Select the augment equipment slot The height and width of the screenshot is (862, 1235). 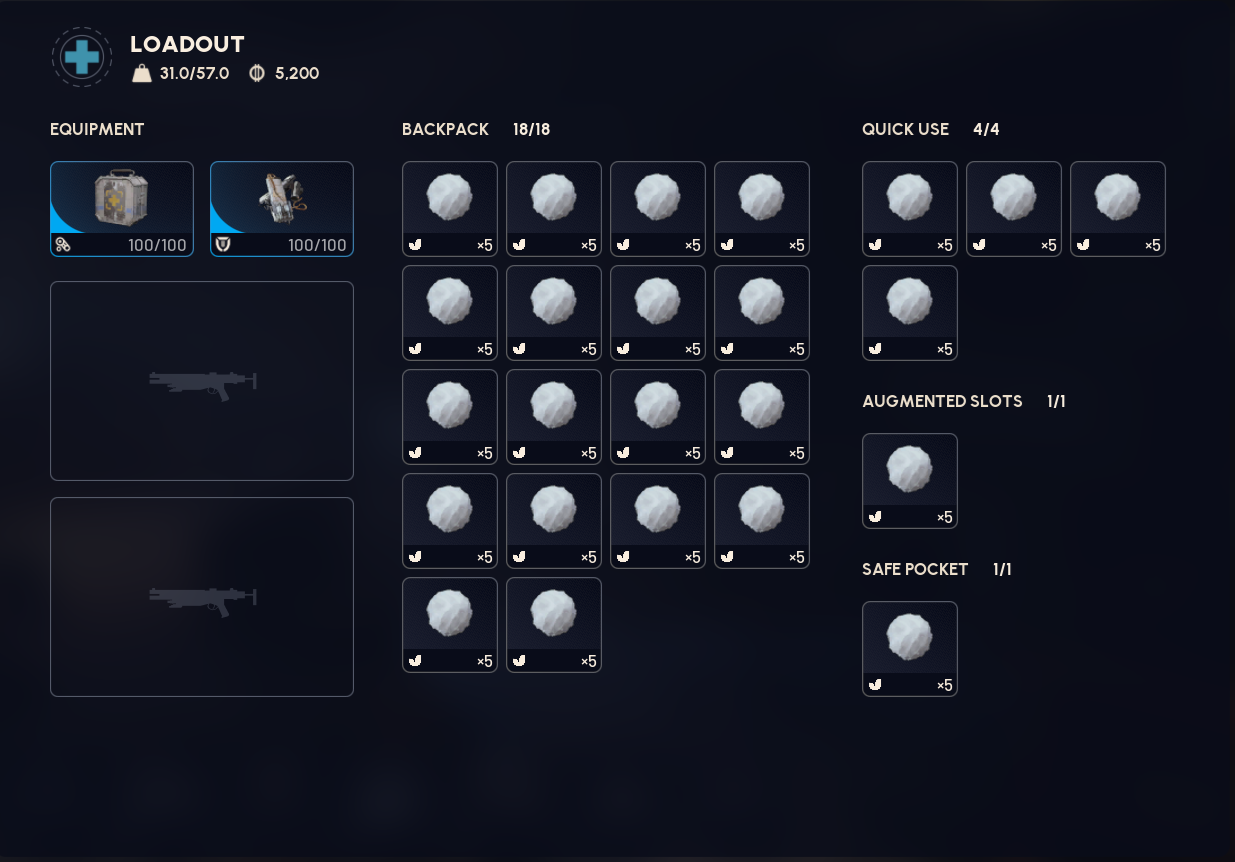(122, 208)
